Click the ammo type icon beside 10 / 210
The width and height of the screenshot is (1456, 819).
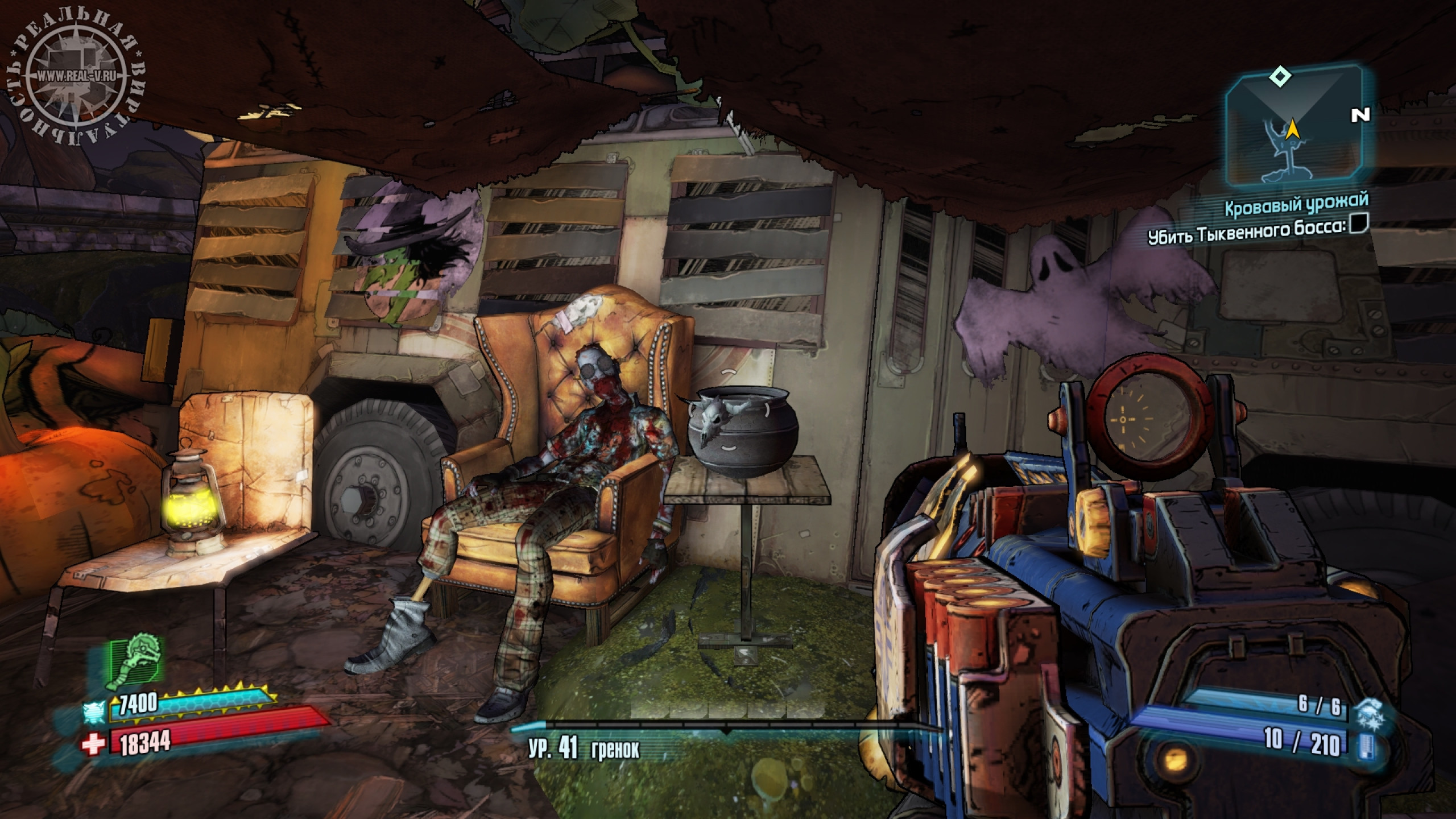(1364, 745)
